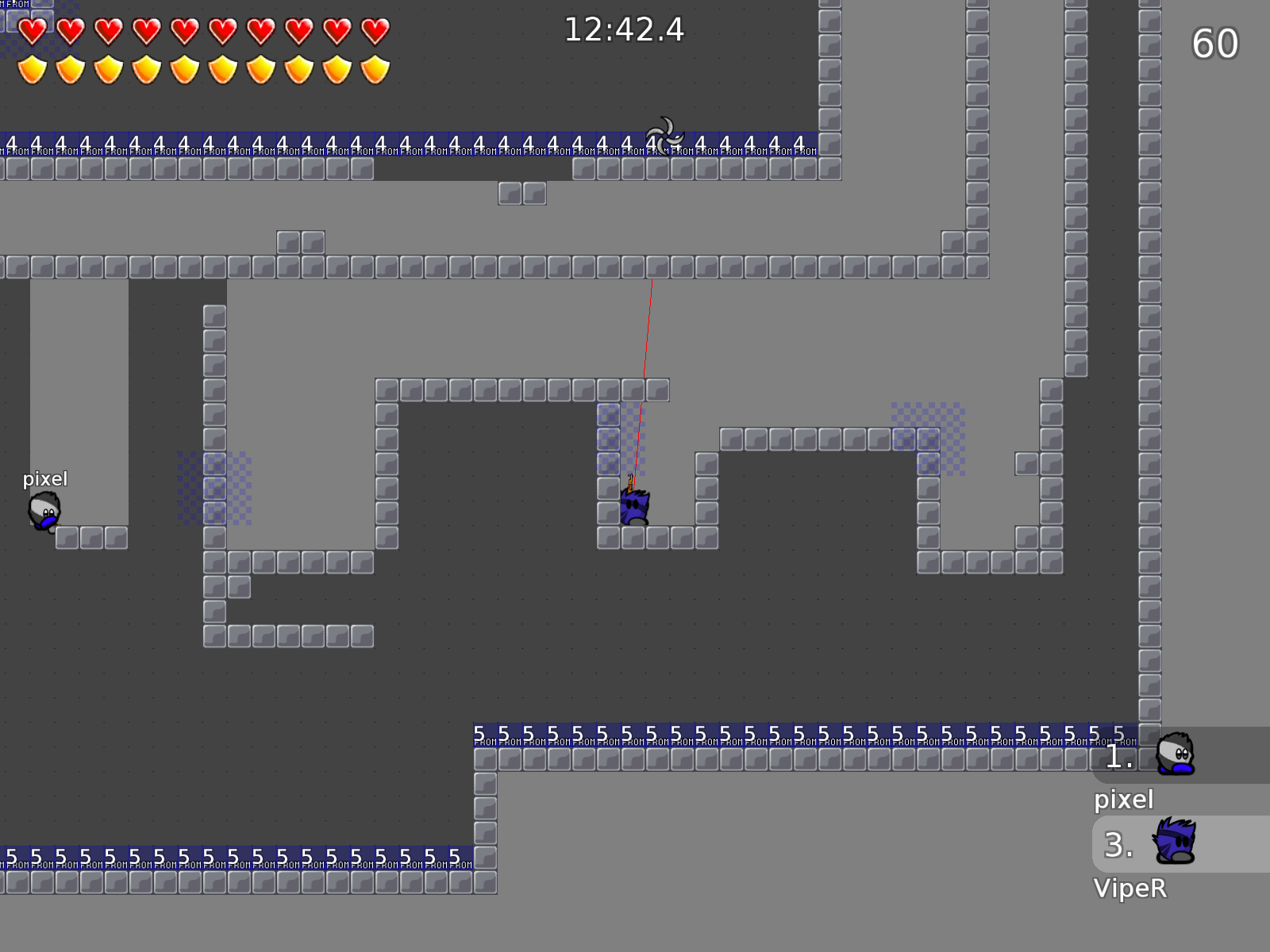Click the FPS counter showing 60
The width and height of the screenshot is (1270, 952).
(1216, 44)
